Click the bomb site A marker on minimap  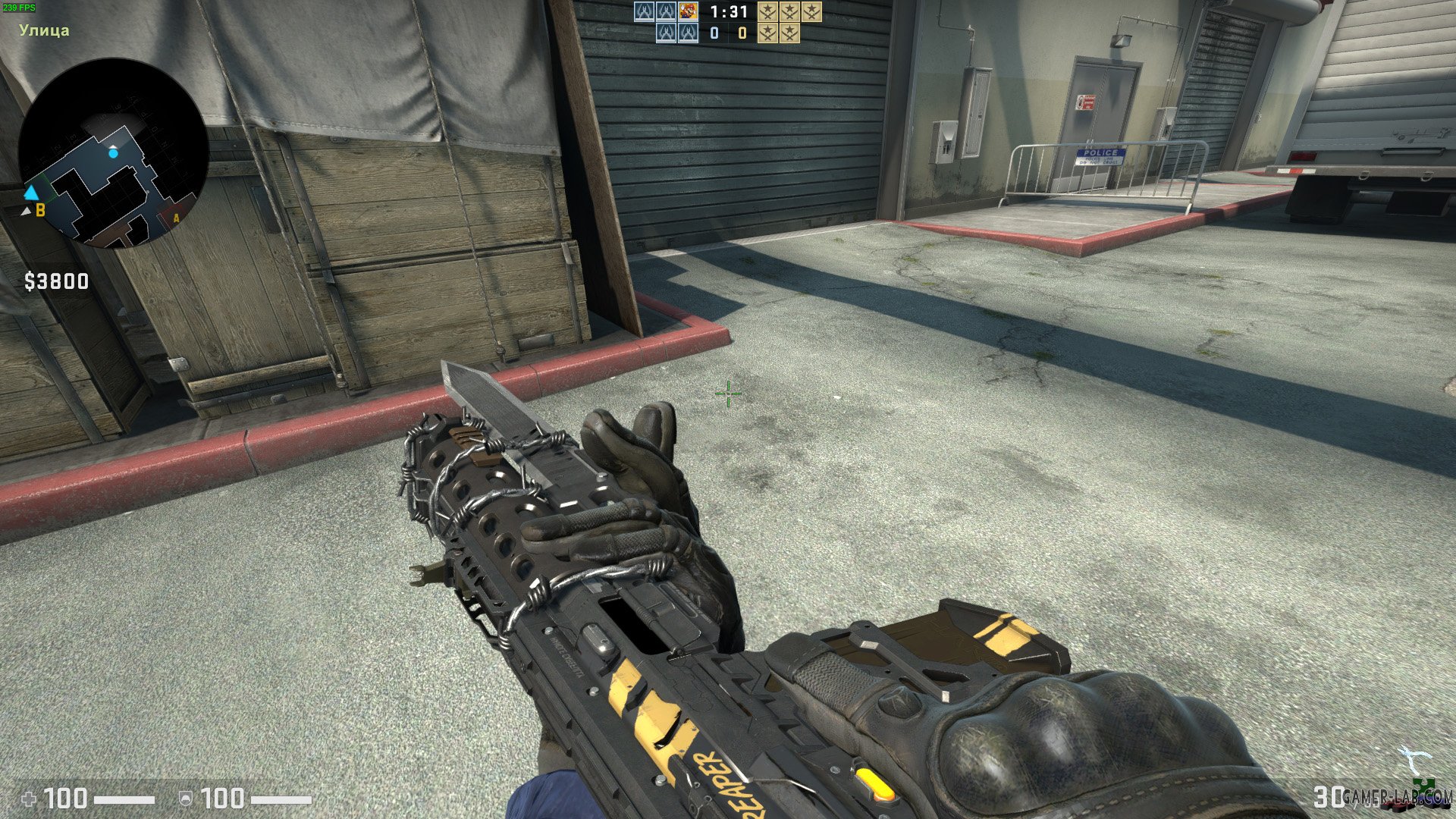point(176,219)
